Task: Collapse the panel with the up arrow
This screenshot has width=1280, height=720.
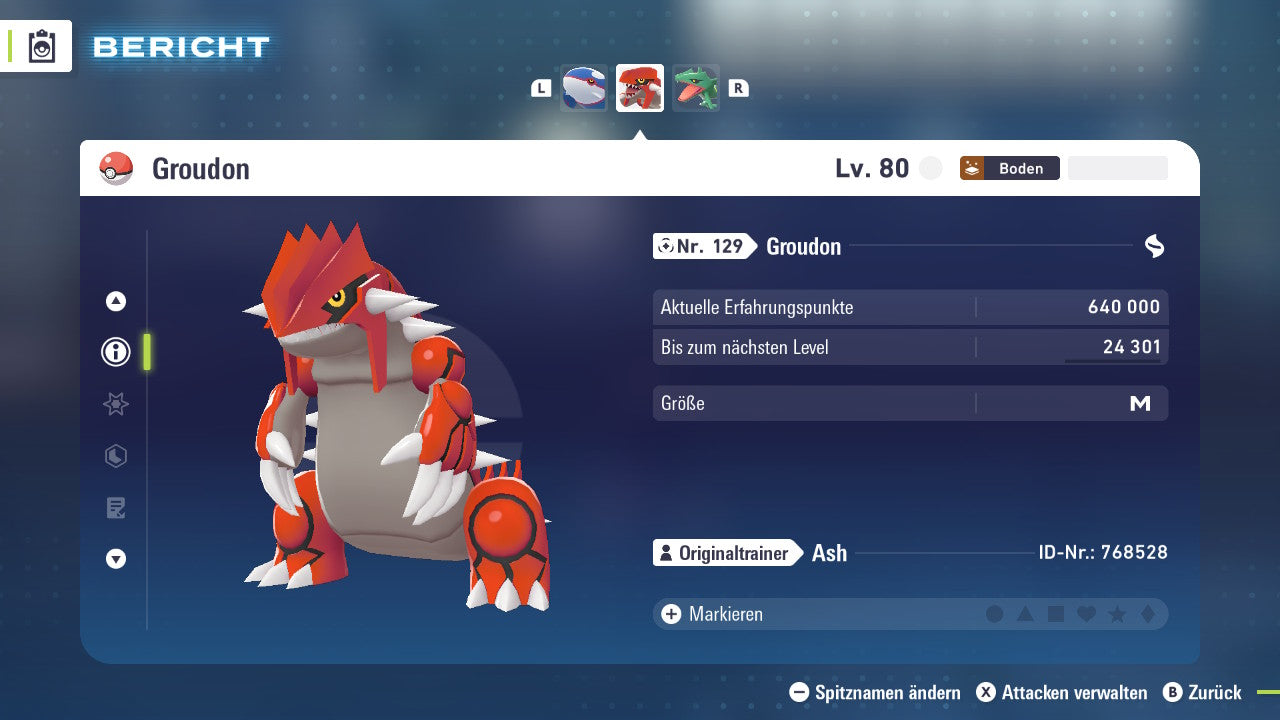Action: click(115, 301)
